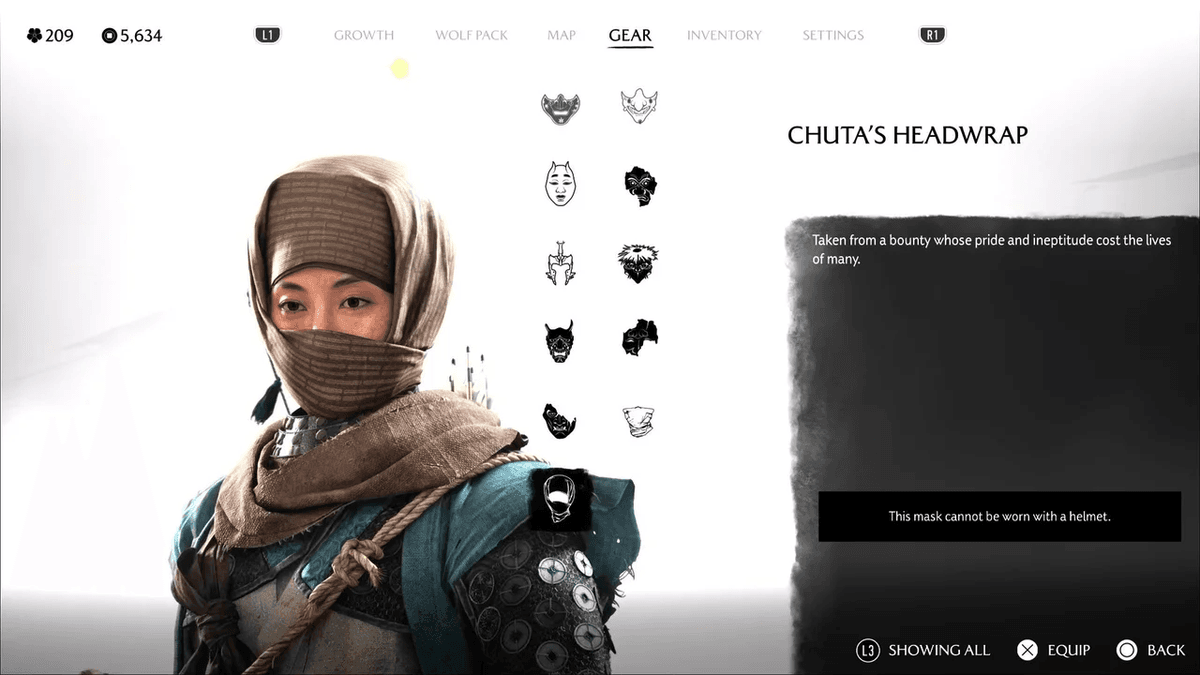Viewport: 1200px width, 675px height.
Task: Switch to the Growth tab
Action: [363, 35]
